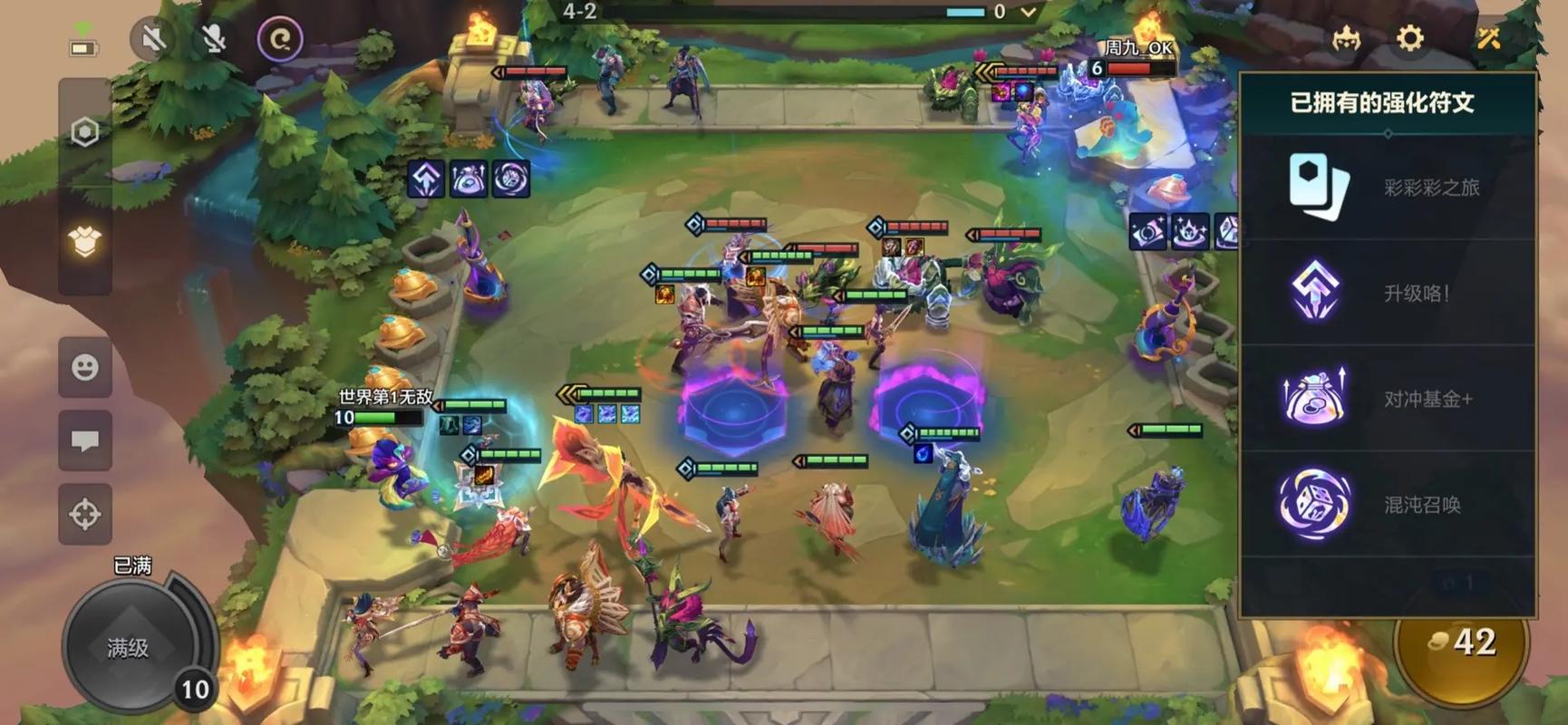The height and width of the screenshot is (725, 1568).
Task: Click the crosshair target button
Action: [x=85, y=514]
